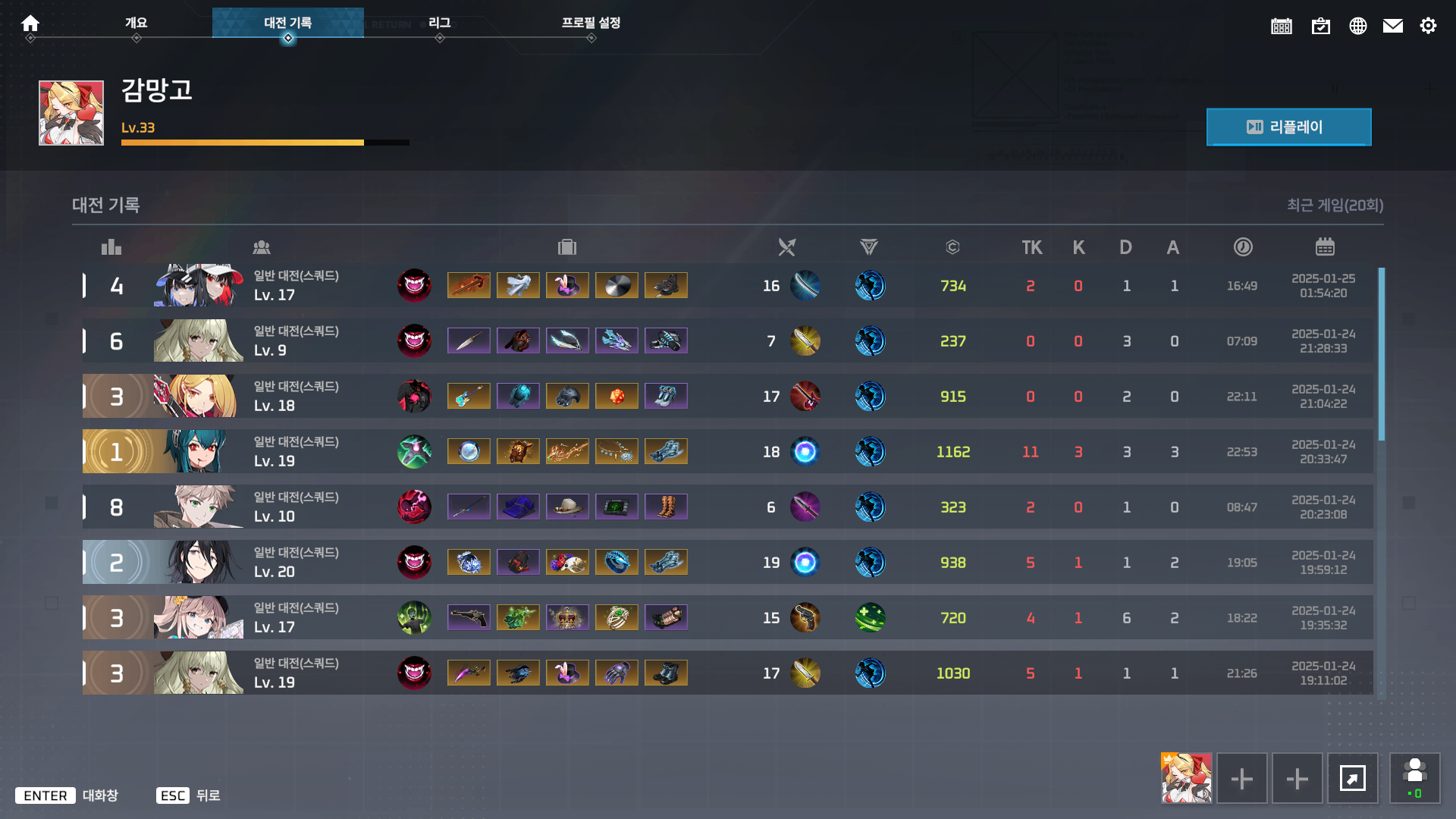
Task: Click the stopwatch match duration column icon
Action: [1243, 246]
